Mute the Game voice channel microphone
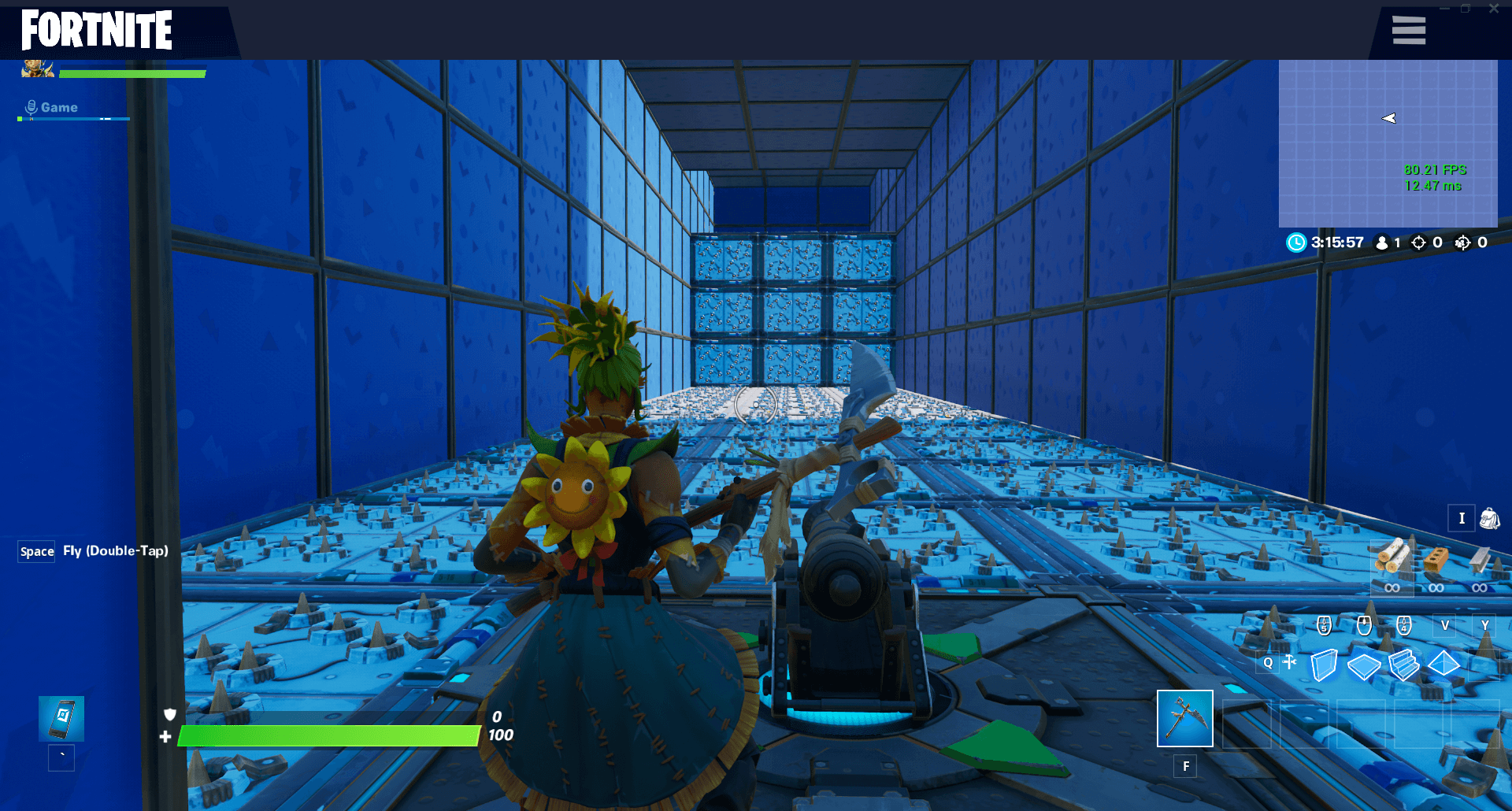Image resolution: width=1512 pixels, height=811 pixels. click(30, 107)
